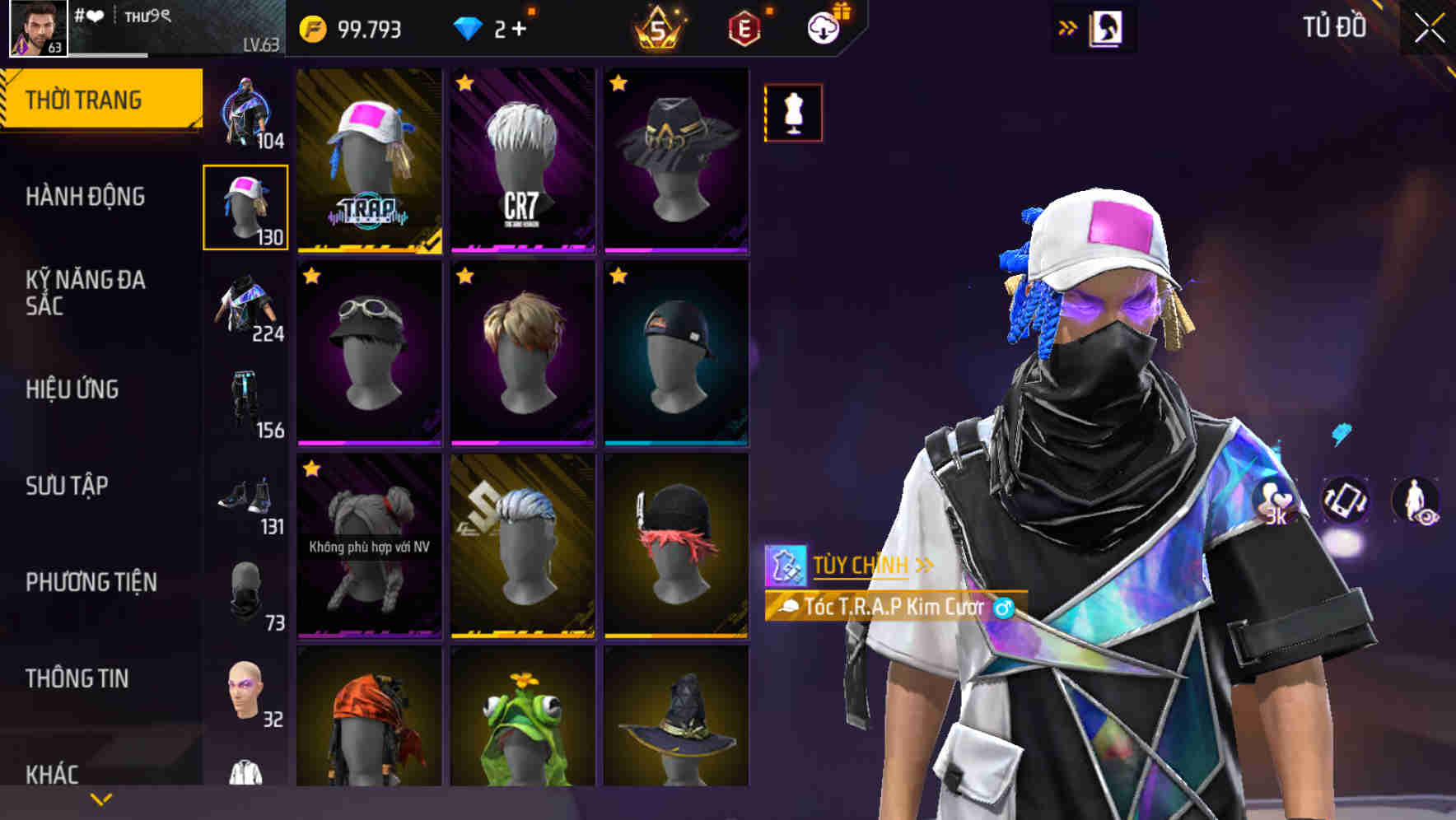This screenshot has width=1456, height=820.
Task: Click the TÙY CHỈNH customize button
Action: tap(858, 565)
